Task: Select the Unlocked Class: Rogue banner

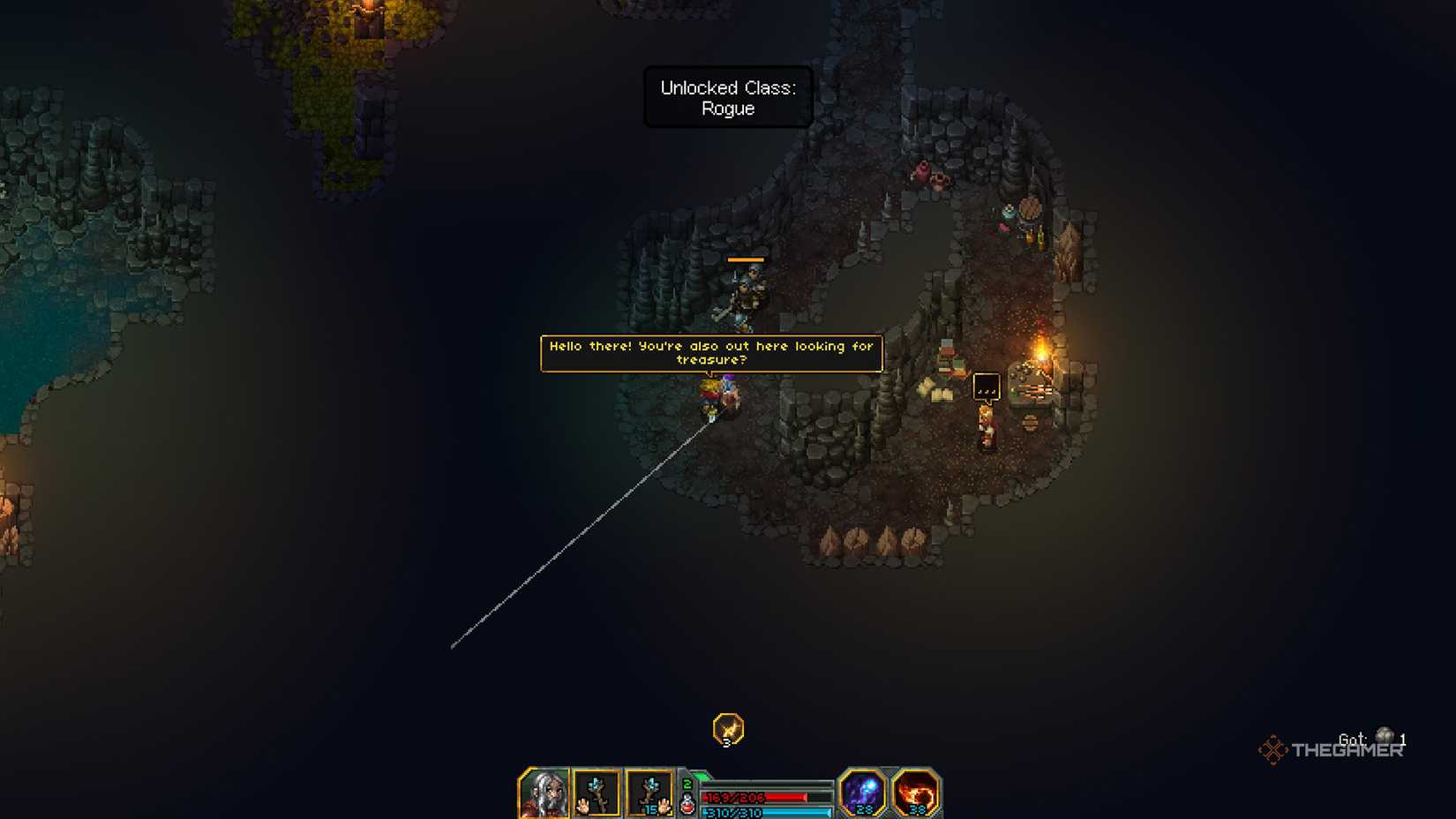Action: [727, 98]
